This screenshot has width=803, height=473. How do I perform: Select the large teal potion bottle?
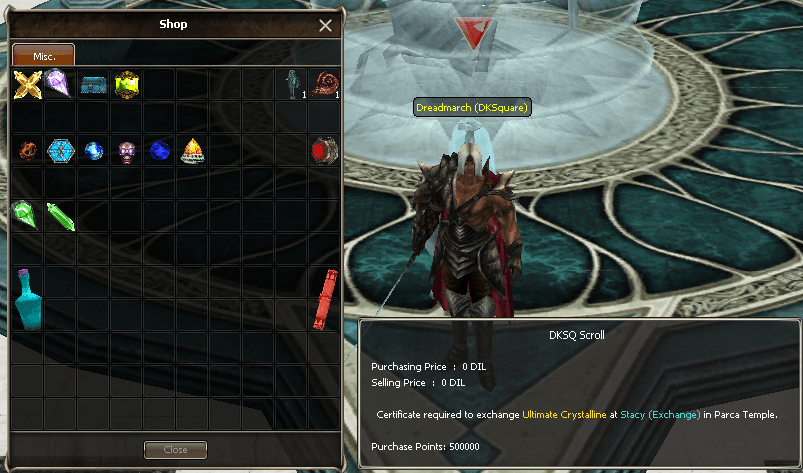pyautogui.click(x=27, y=298)
